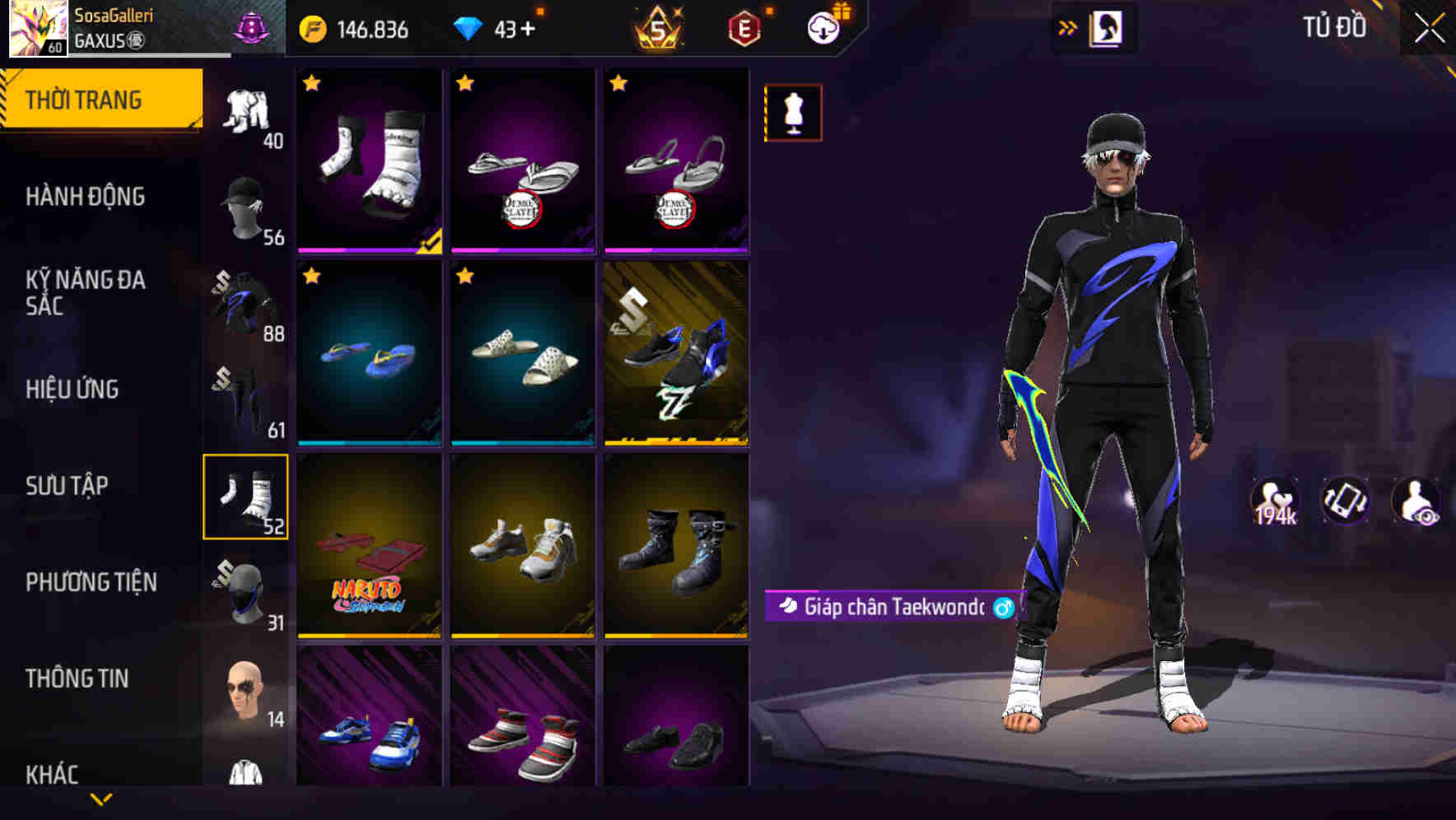Image resolution: width=1456 pixels, height=820 pixels.
Task: Select the blue Nike flip-flops thumbnail
Action: click(368, 354)
